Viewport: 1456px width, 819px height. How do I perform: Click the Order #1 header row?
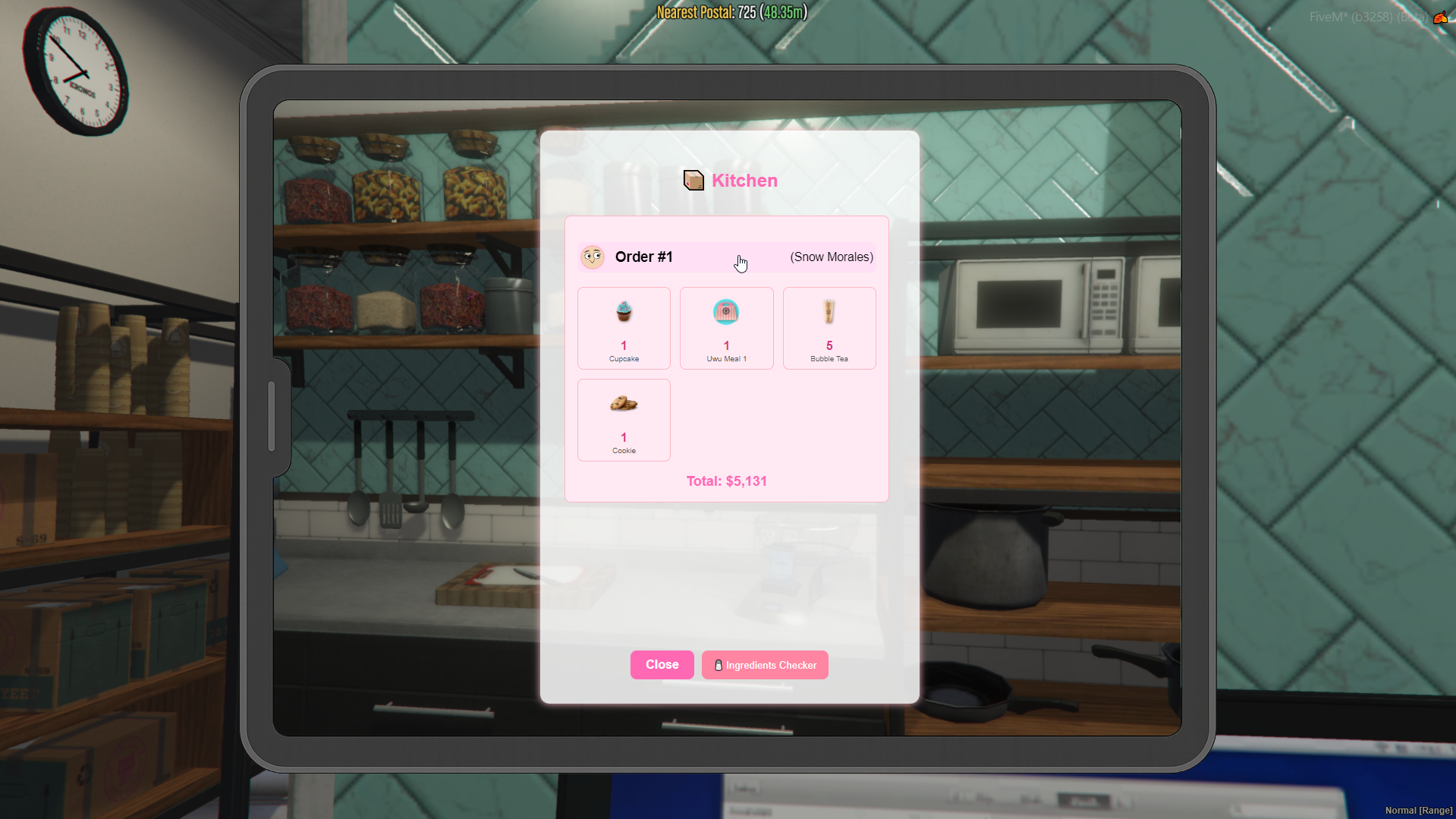tap(726, 257)
